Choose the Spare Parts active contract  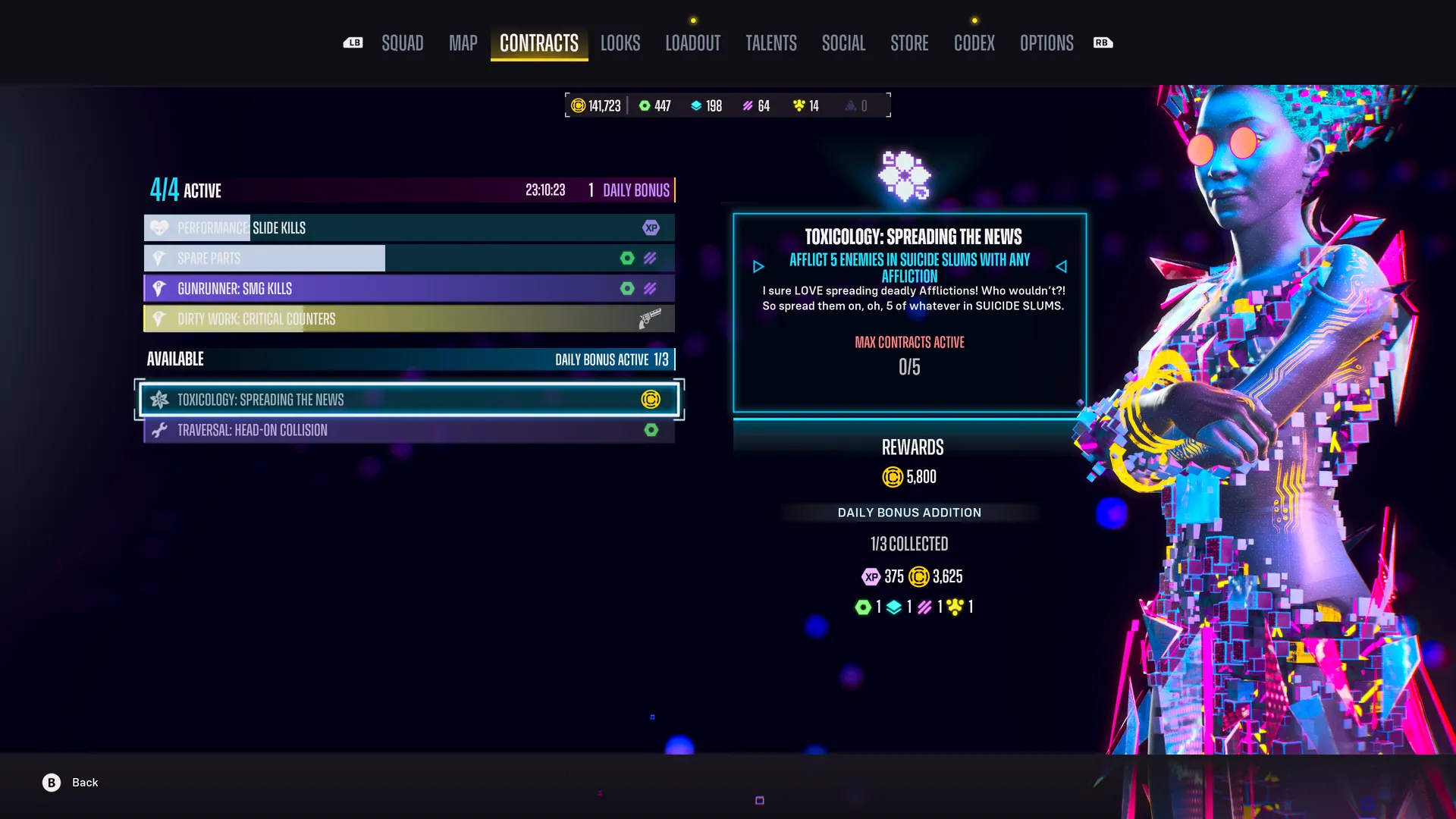(409, 258)
